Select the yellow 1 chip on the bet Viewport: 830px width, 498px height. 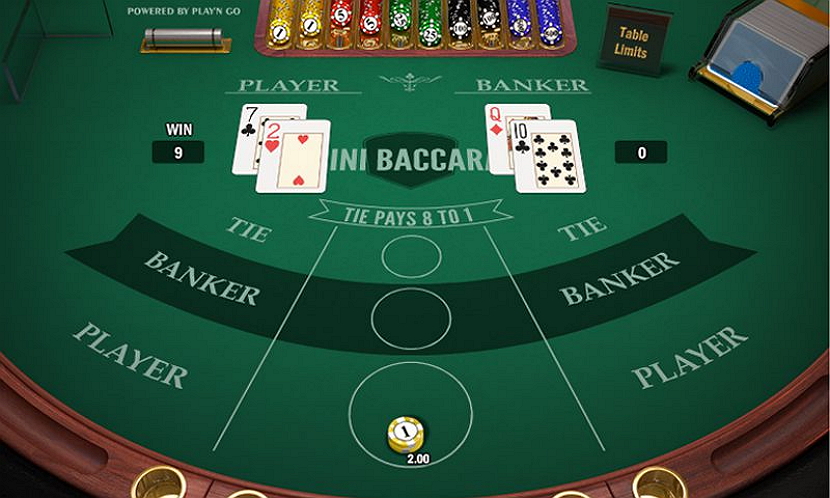tap(405, 434)
